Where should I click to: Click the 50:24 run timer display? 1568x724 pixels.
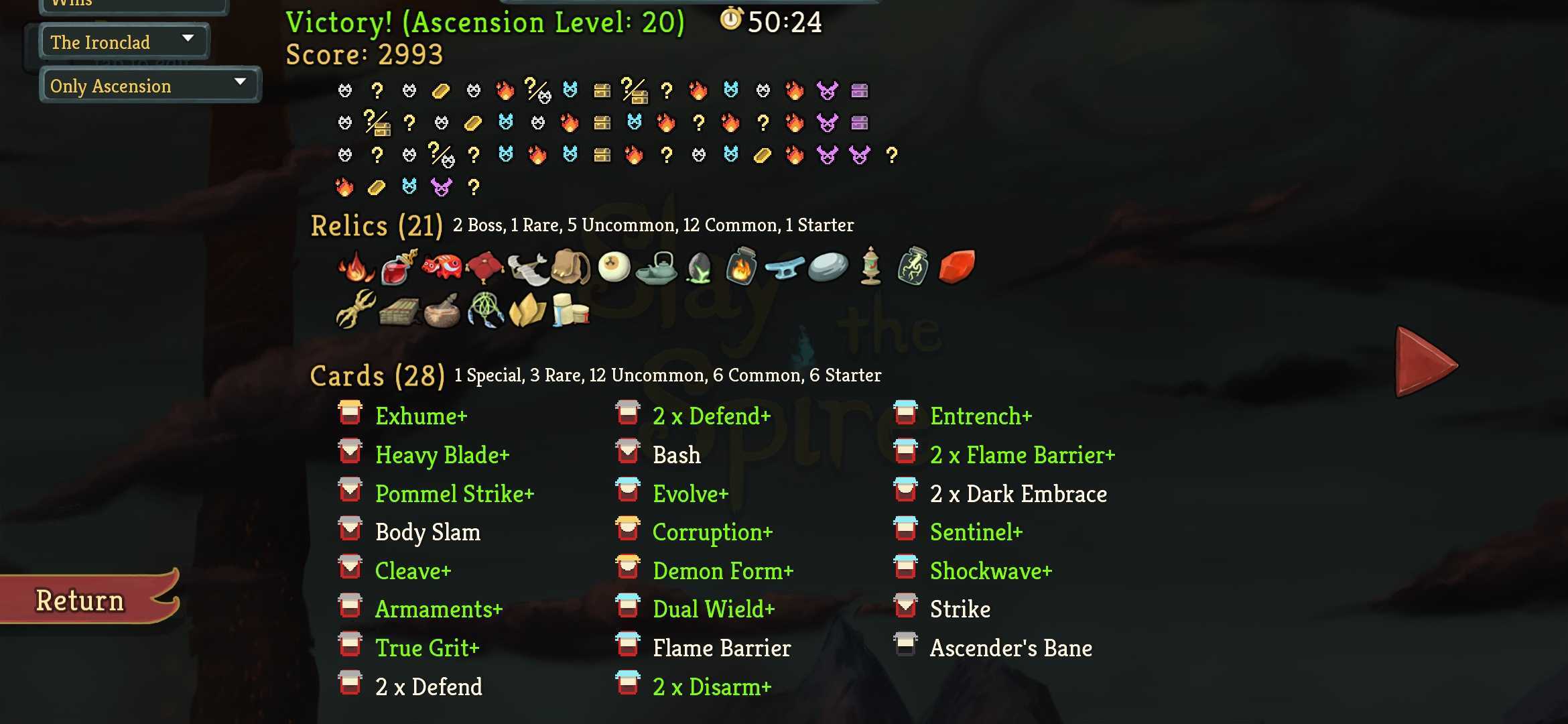[772, 21]
